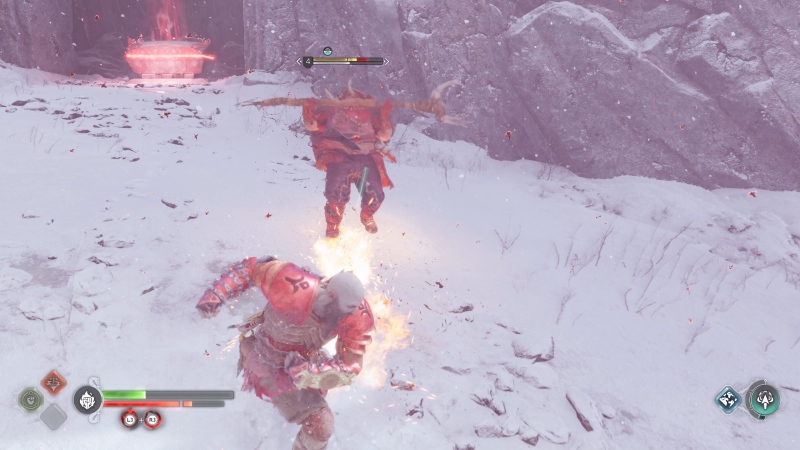Trigger the blue diamond companion ability icon

click(727, 399)
